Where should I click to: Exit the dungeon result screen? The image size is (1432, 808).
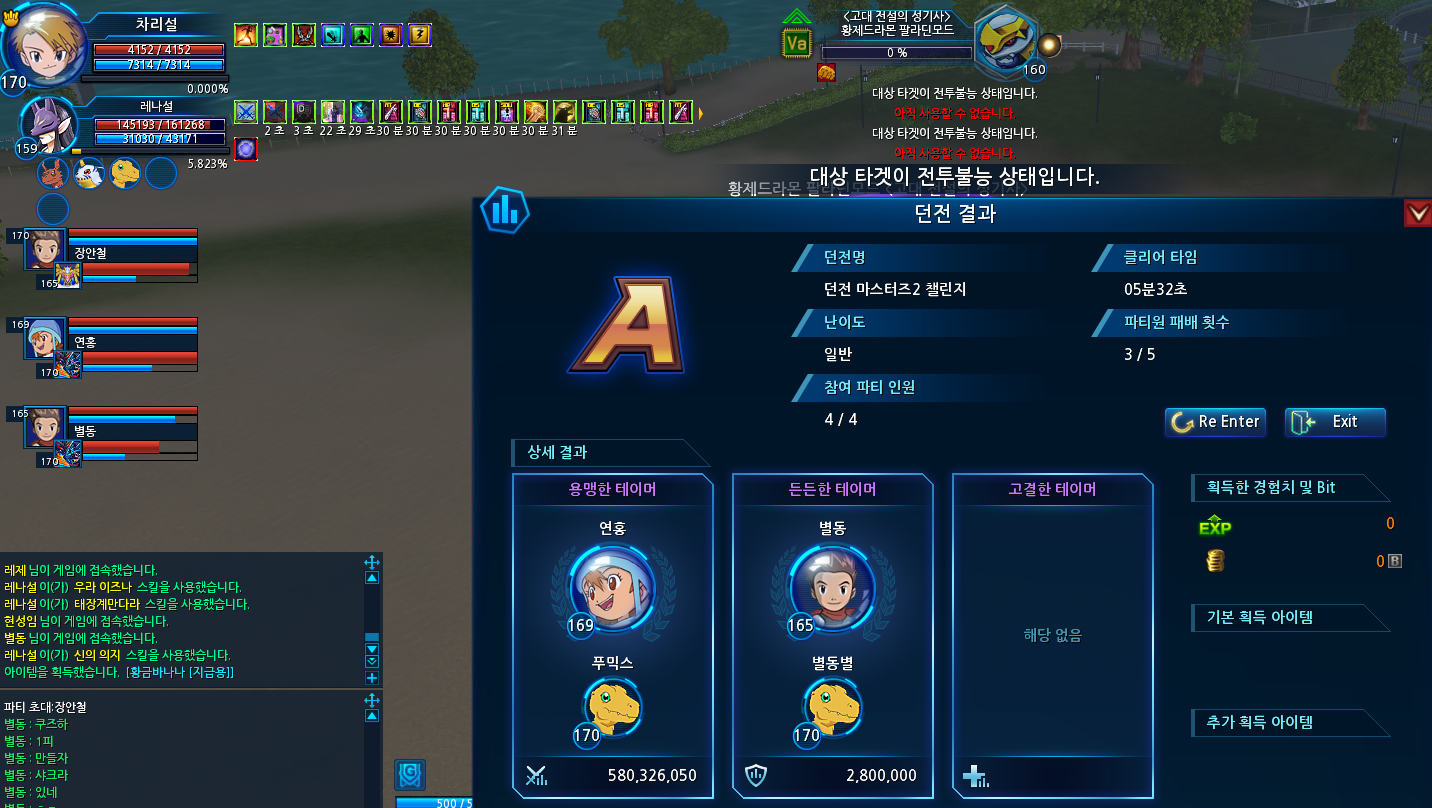point(1335,422)
